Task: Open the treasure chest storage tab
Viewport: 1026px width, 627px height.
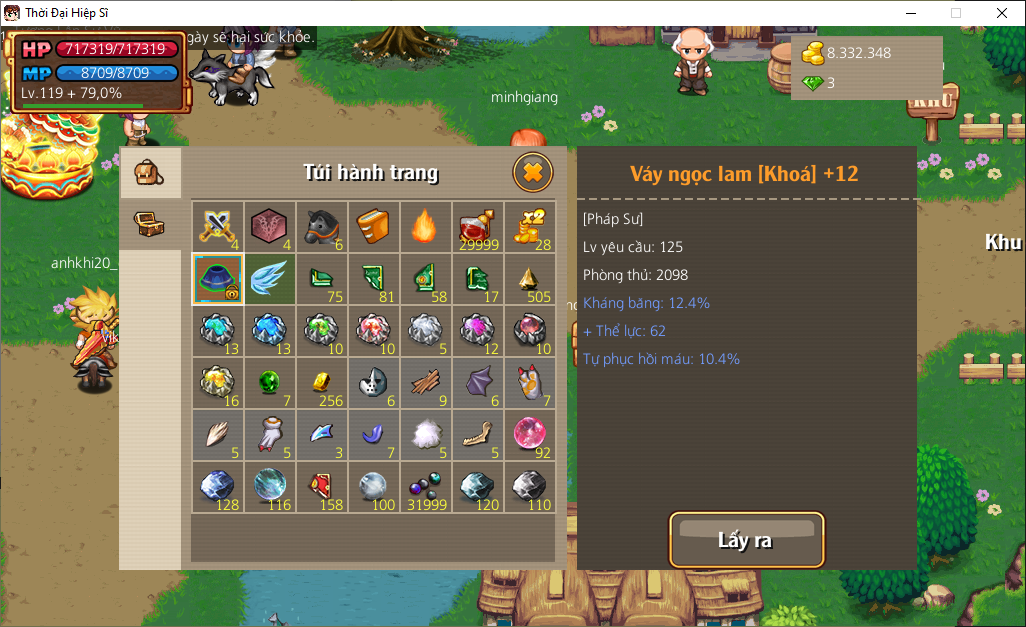Action: point(149,223)
